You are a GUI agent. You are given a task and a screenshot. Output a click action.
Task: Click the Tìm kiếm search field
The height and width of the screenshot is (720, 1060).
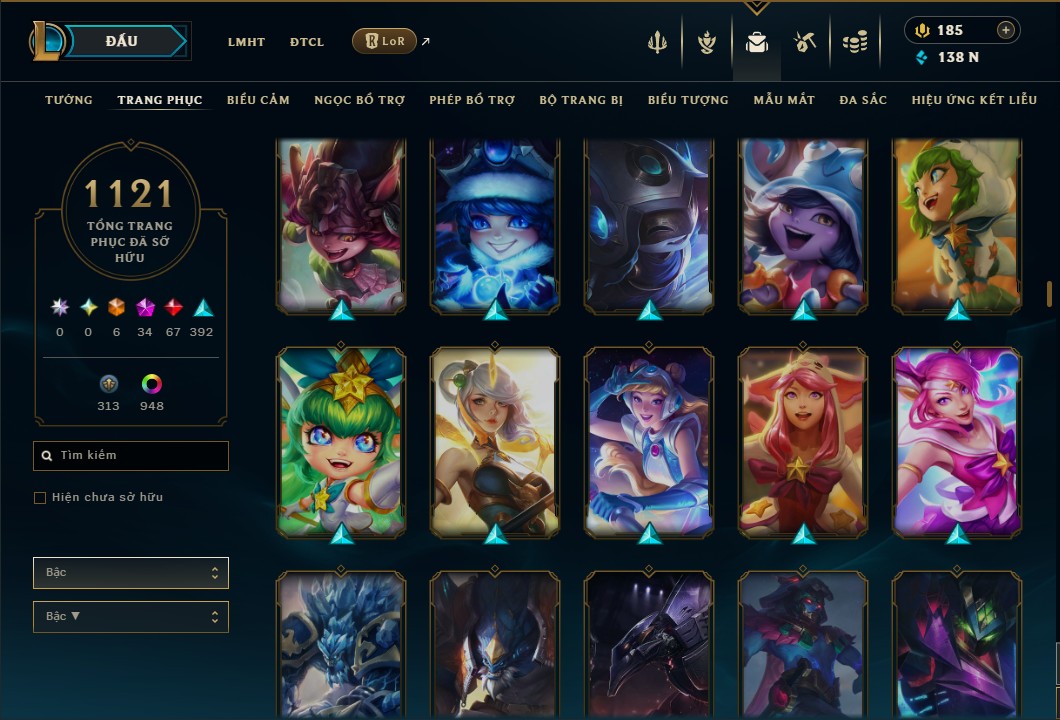(131, 456)
